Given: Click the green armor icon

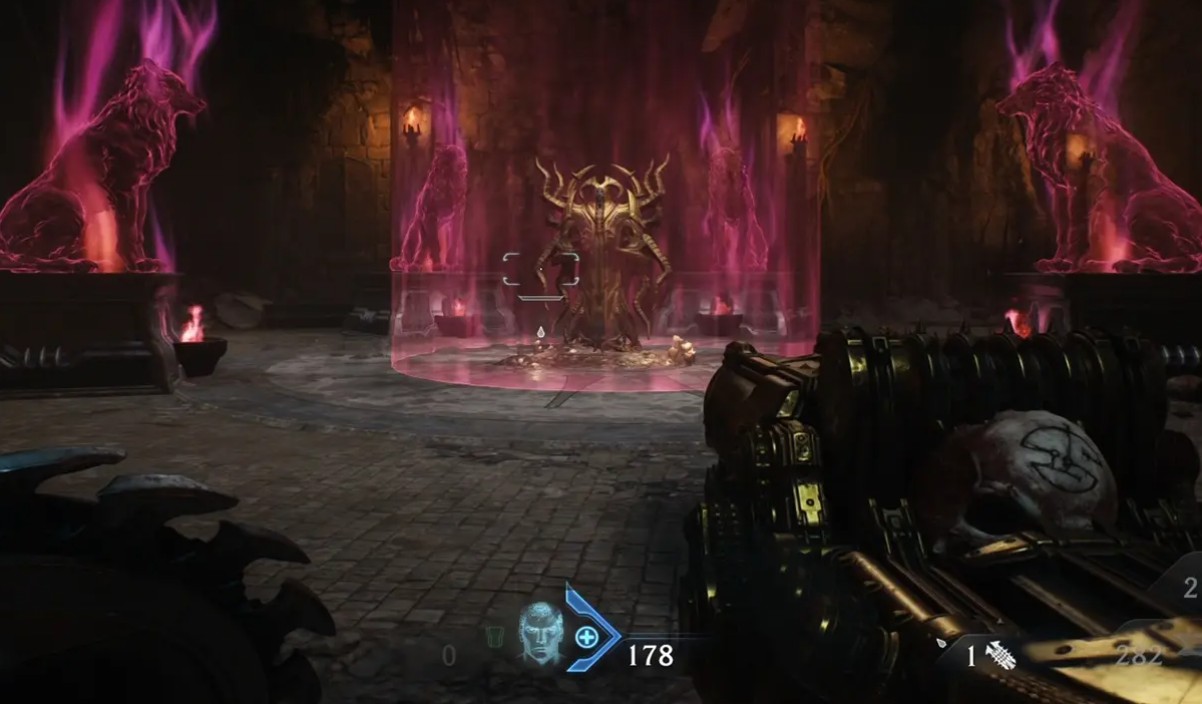Looking at the screenshot, I should [492, 637].
